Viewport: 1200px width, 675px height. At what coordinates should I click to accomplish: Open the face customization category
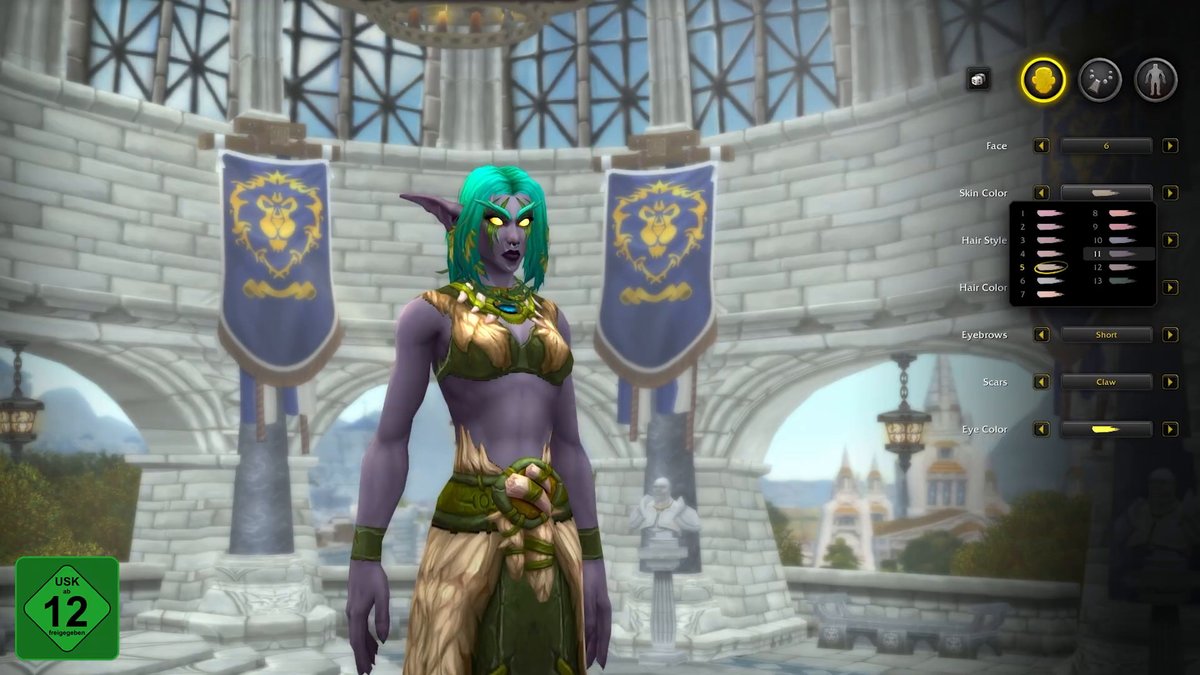[x=1043, y=79]
